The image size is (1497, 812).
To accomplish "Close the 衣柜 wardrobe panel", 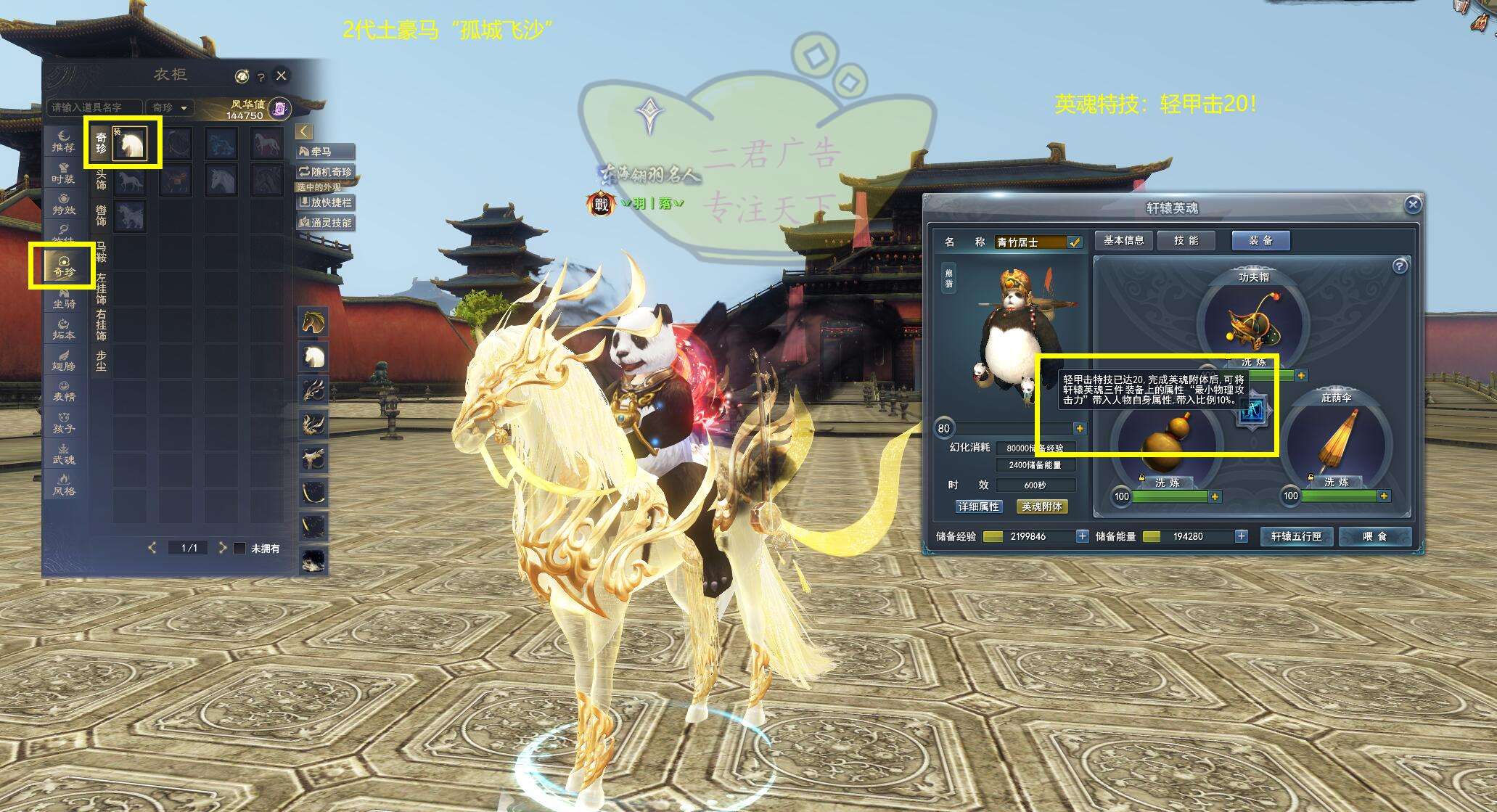I will coord(282,75).
